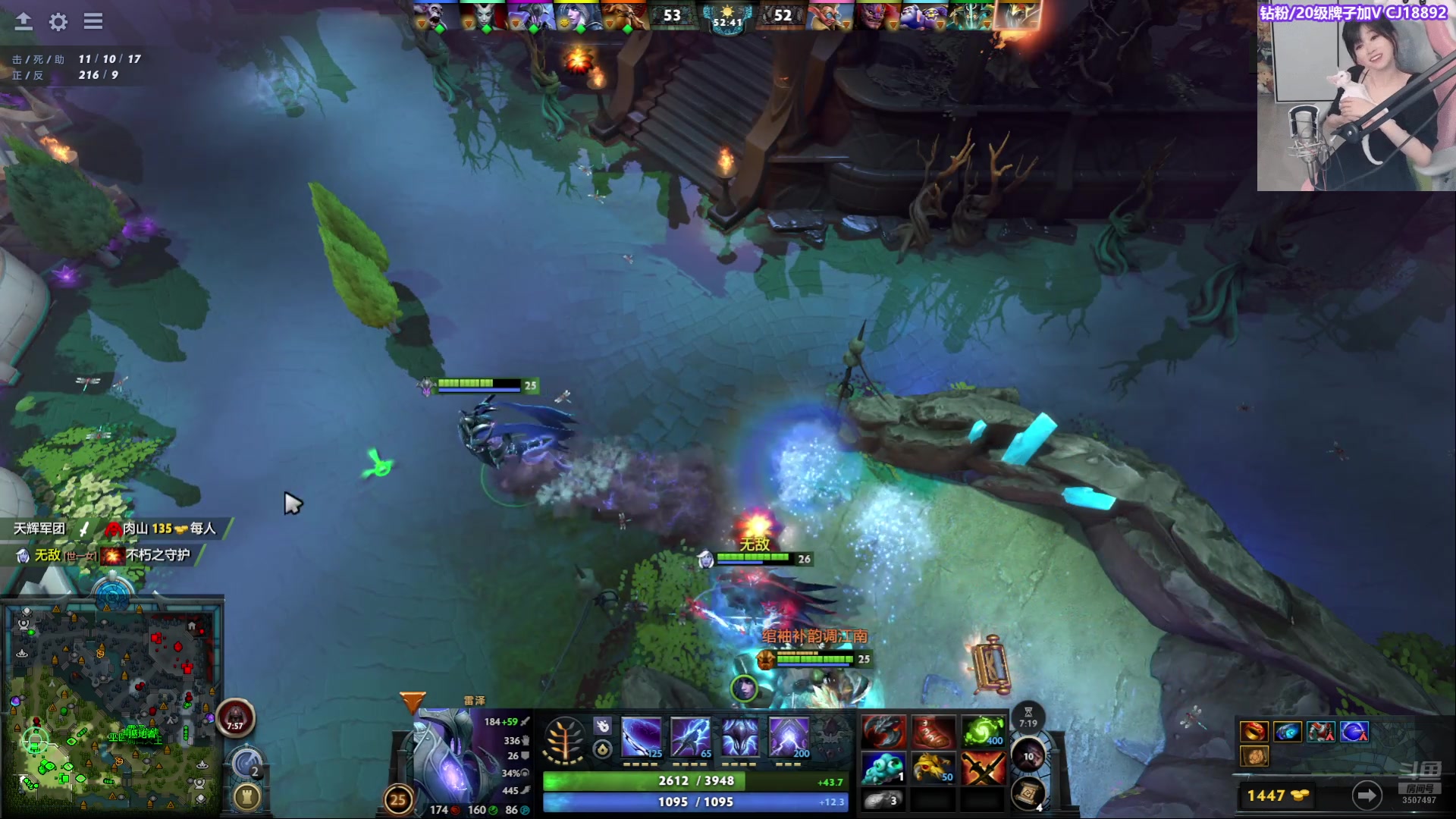This screenshot has height=819, width=1456.
Task: Activate Razor's Plasma Field ability
Action: coord(641,736)
